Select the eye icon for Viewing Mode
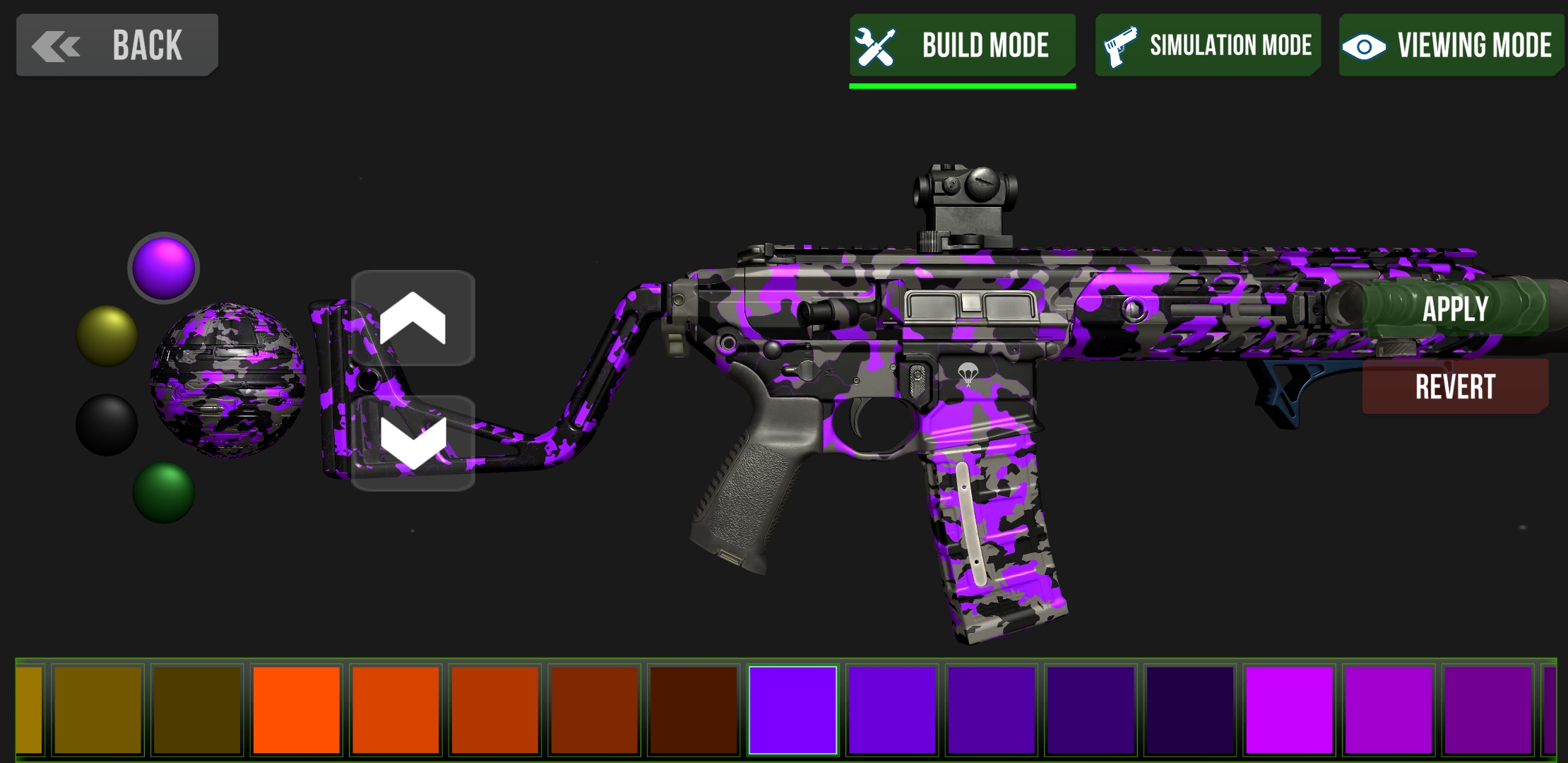This screenshot has height=763, width=1568. coord(1364,45)
